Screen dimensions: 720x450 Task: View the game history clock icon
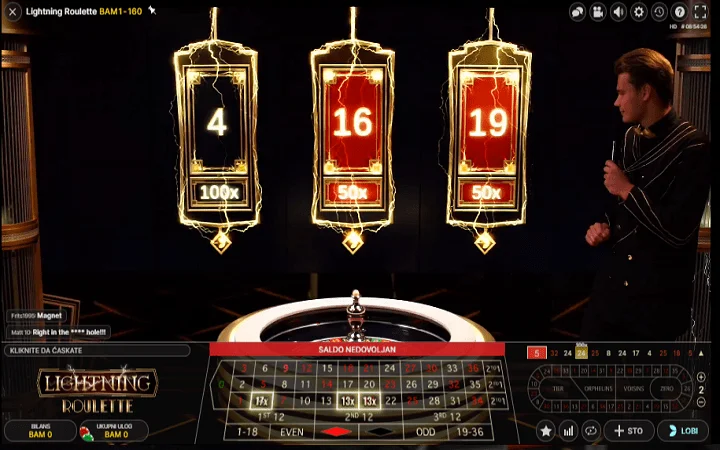[x=659, y=12]
